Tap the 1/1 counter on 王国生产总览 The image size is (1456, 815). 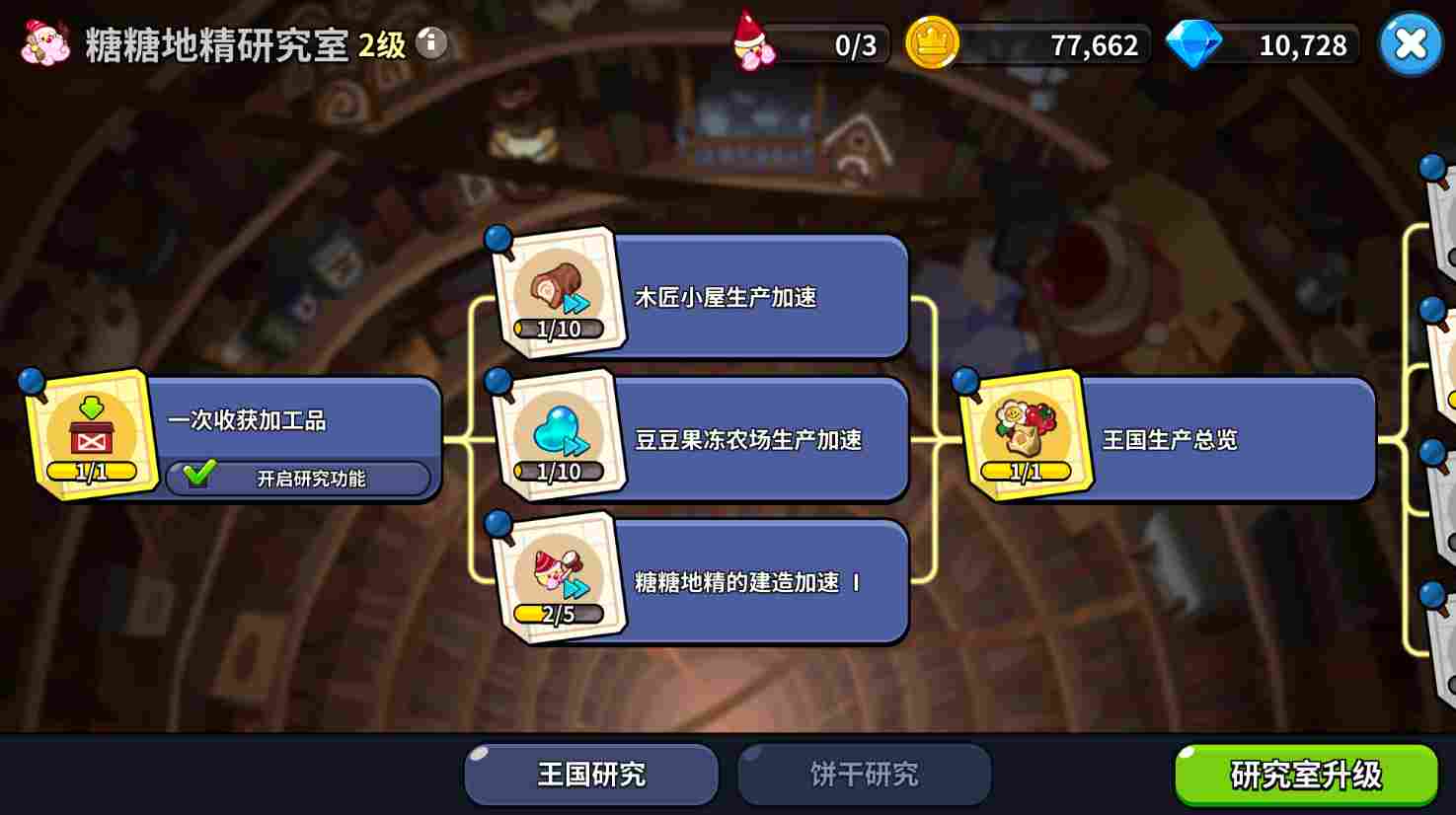[1024, 471]
